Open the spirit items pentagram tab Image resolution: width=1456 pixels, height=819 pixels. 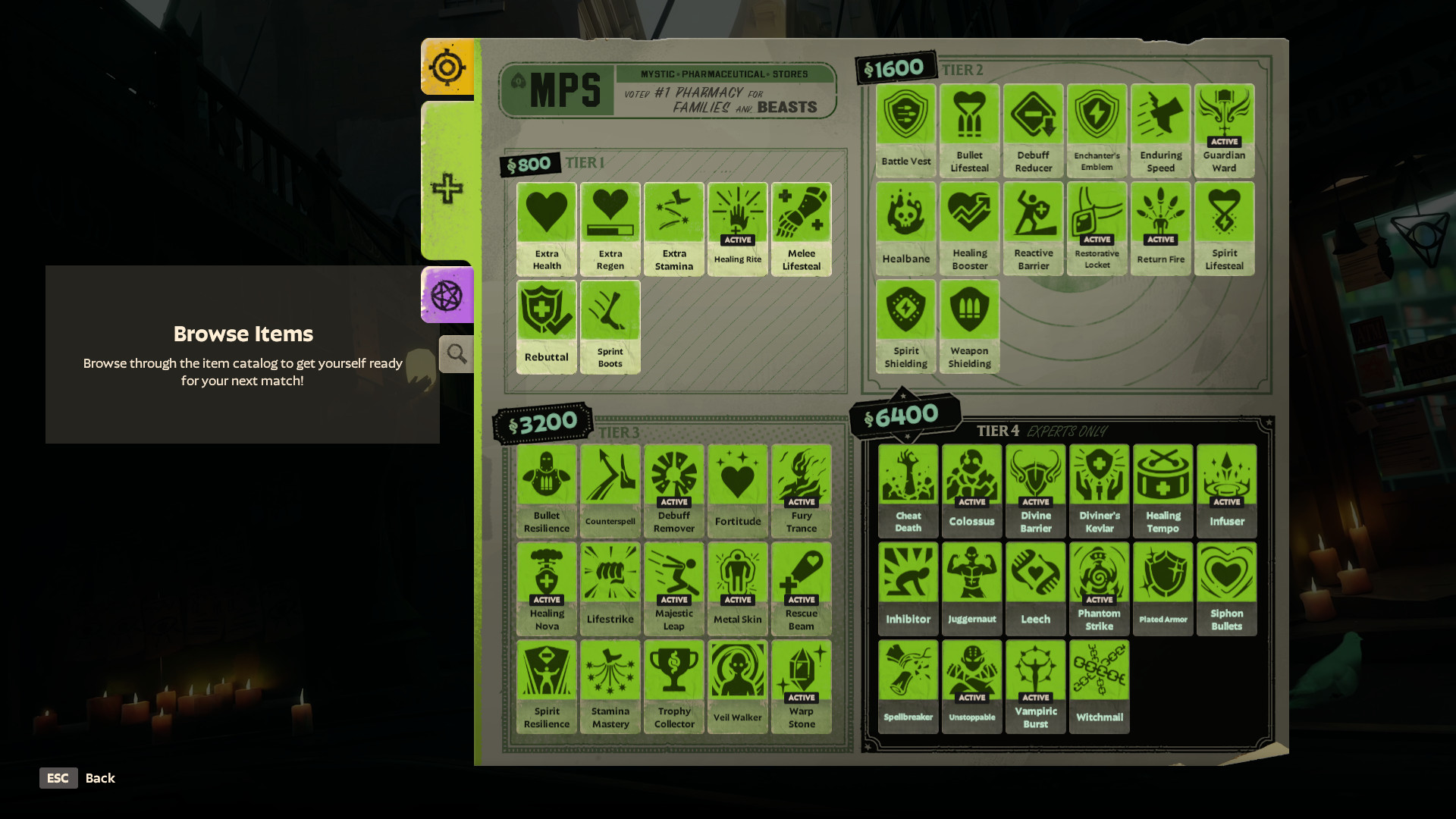[447, 296]
